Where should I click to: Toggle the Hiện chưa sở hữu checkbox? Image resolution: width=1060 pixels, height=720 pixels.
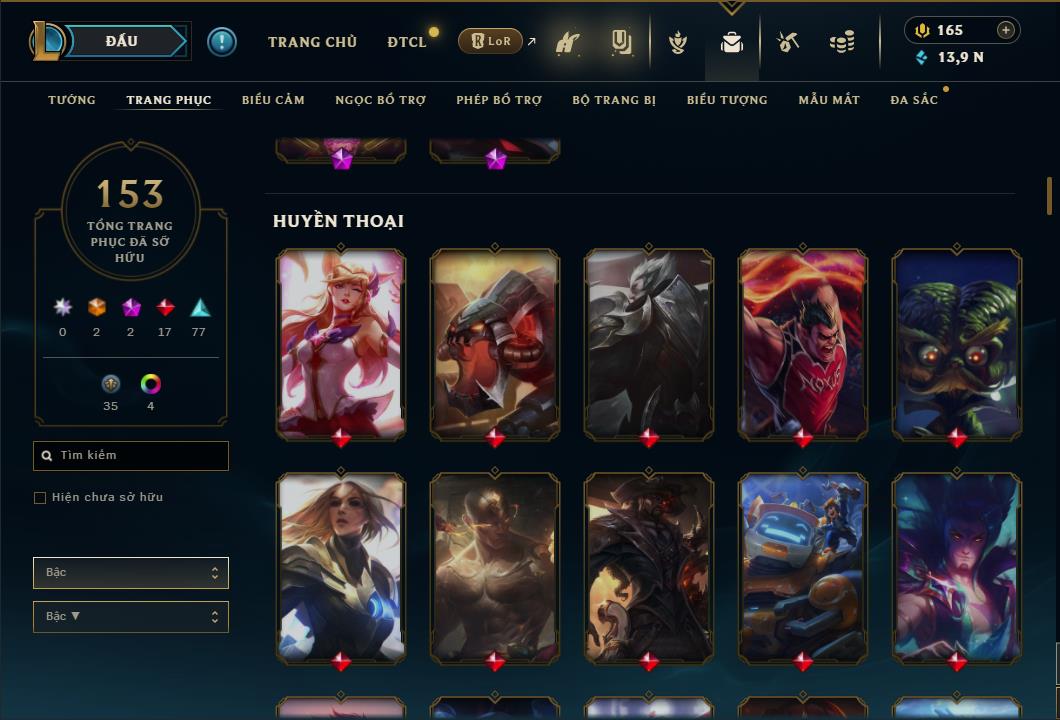tap(40, 498)
